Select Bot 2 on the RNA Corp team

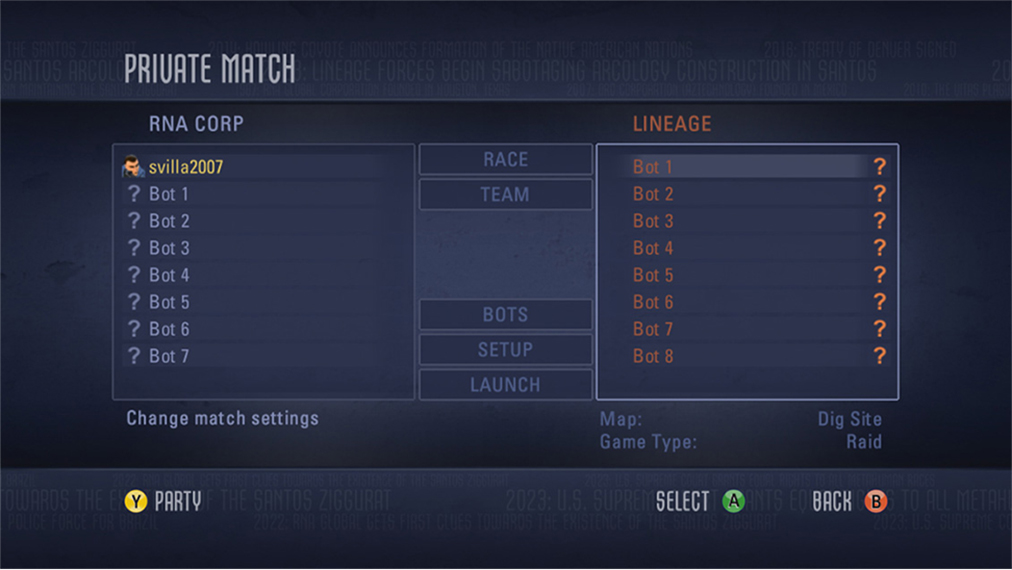coord(169,221)
